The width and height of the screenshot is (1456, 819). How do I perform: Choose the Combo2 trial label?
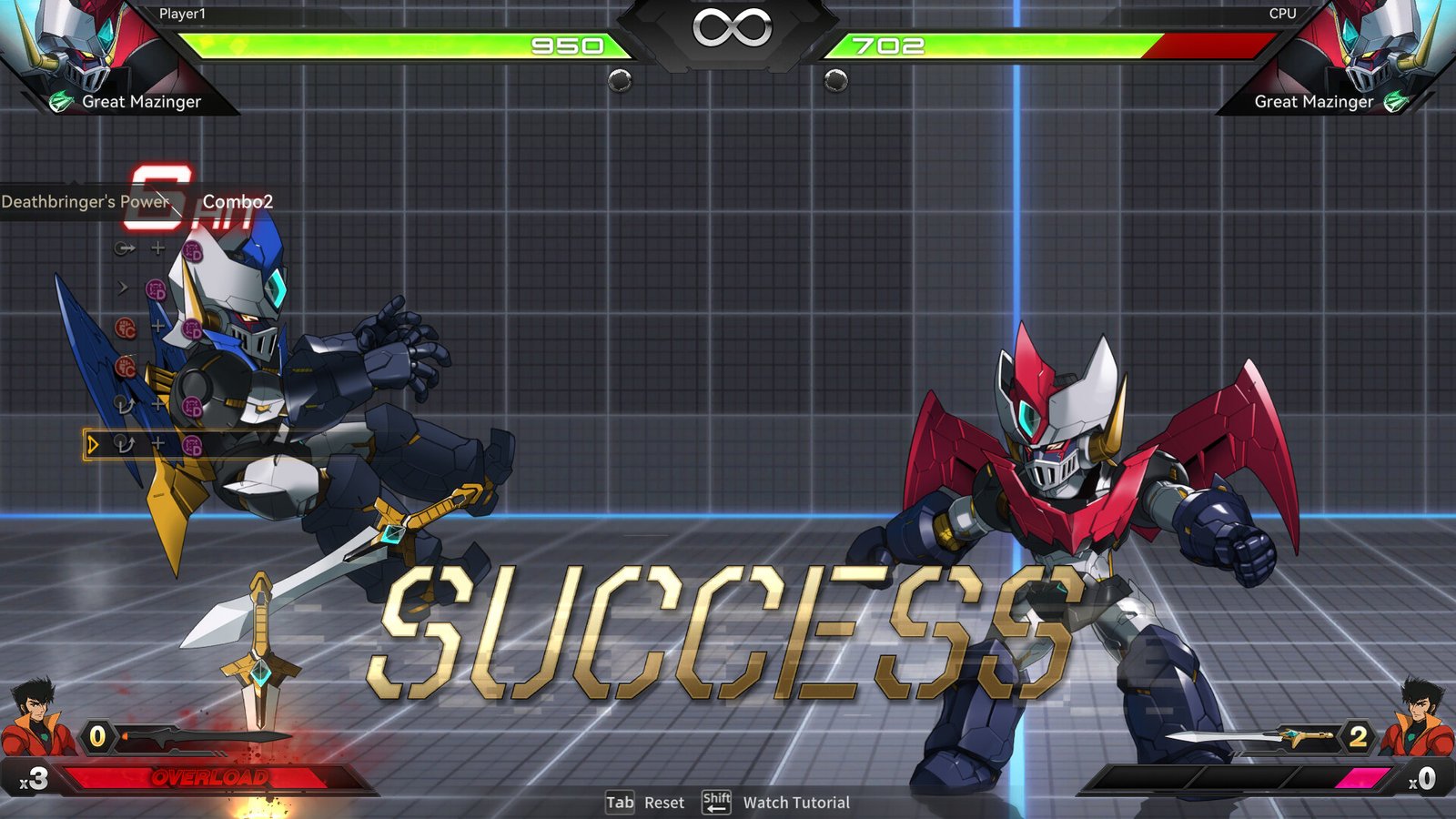[238, 202]
